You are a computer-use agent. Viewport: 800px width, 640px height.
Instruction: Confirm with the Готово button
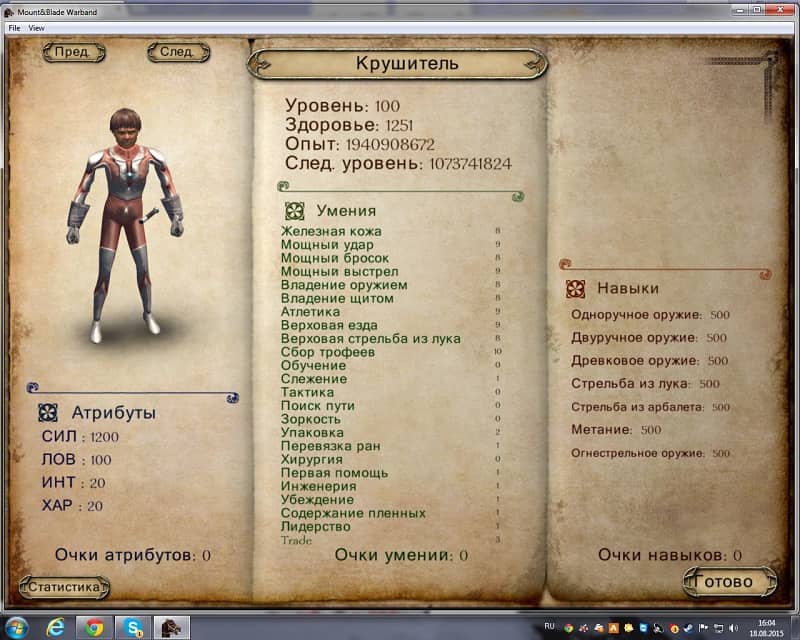(x=730, y=581)
